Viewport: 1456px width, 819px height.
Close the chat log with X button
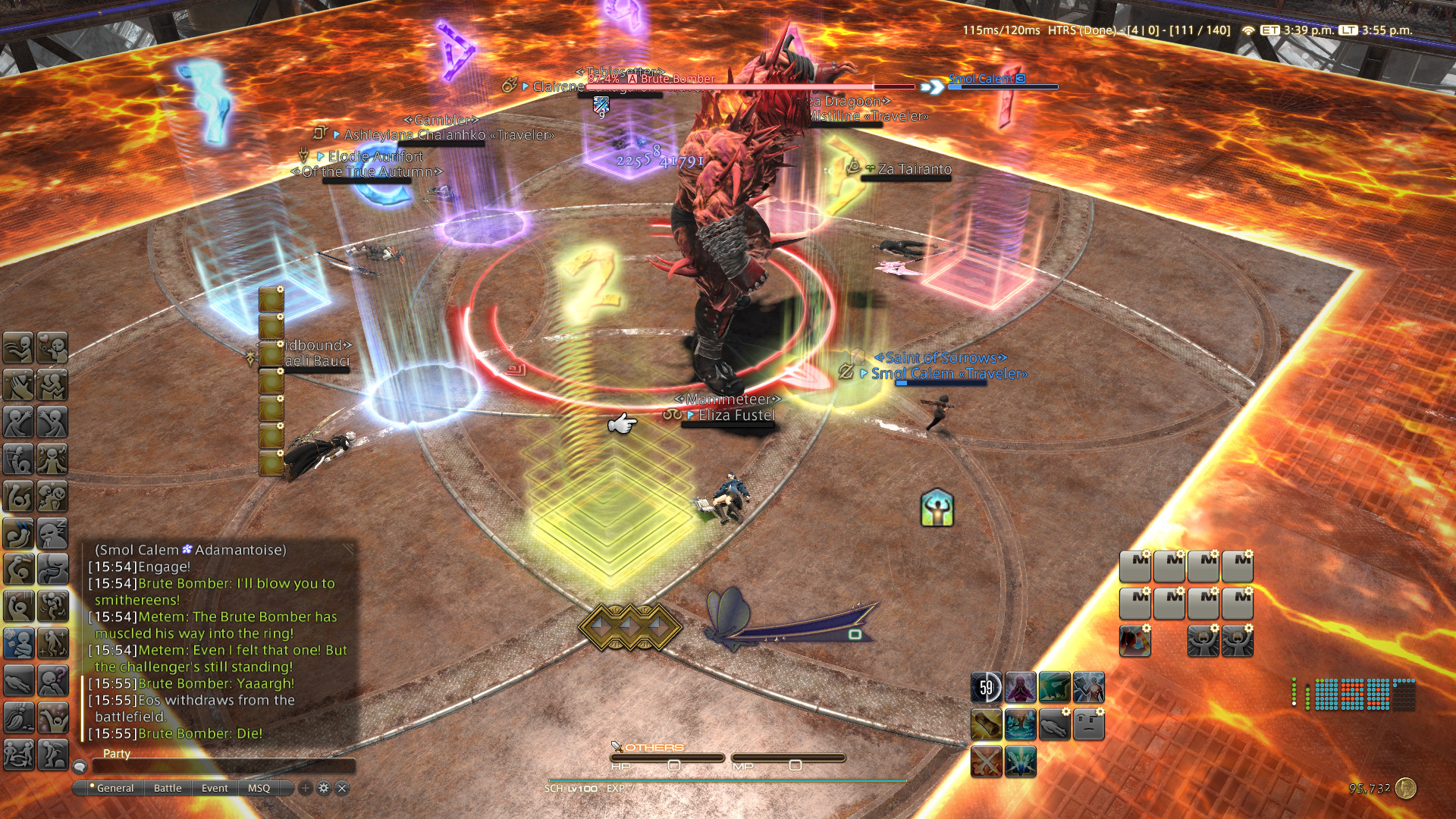click(x=342, y=788)
